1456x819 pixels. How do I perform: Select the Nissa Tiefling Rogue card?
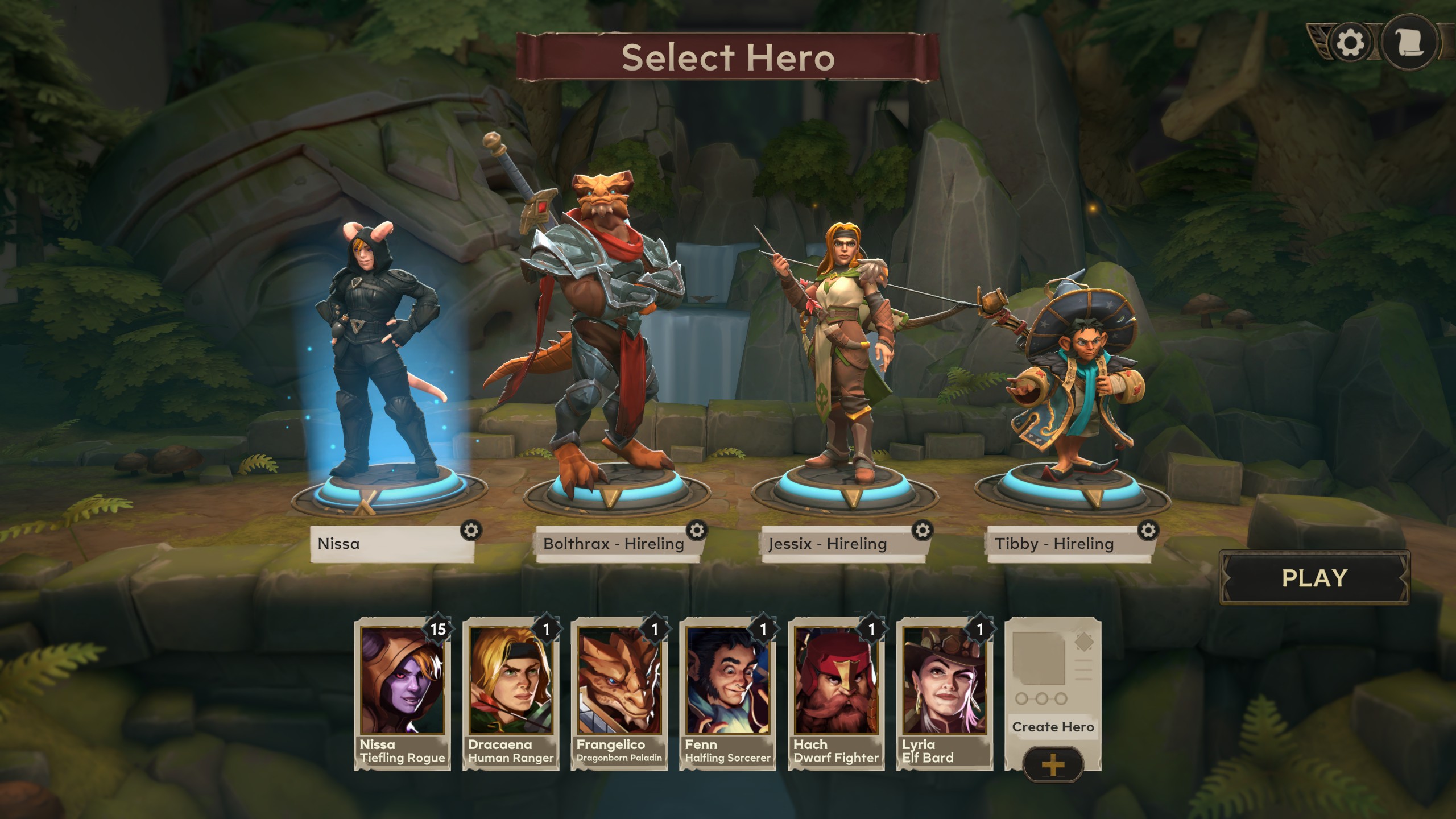click(402, 694)
